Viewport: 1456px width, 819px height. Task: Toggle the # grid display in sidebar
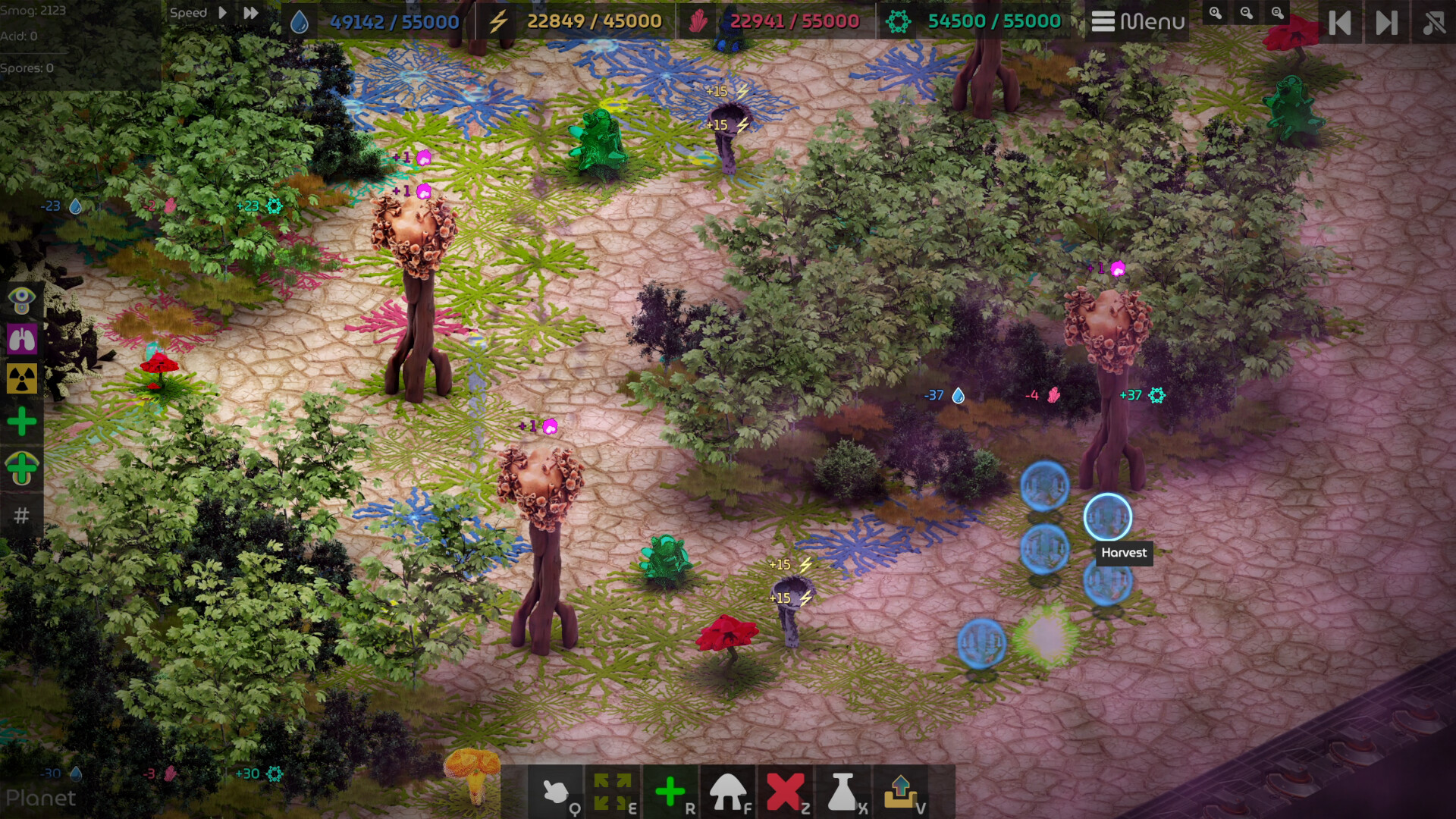(21, 516)
